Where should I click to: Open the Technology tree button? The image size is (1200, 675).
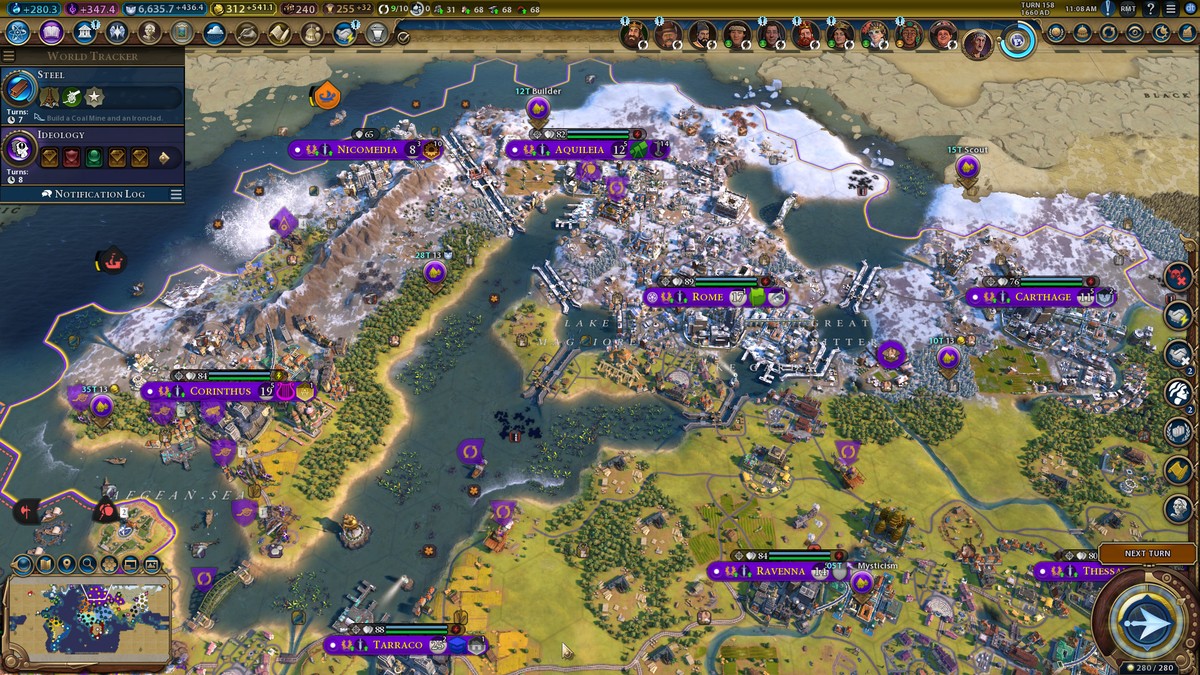point(18,32)
